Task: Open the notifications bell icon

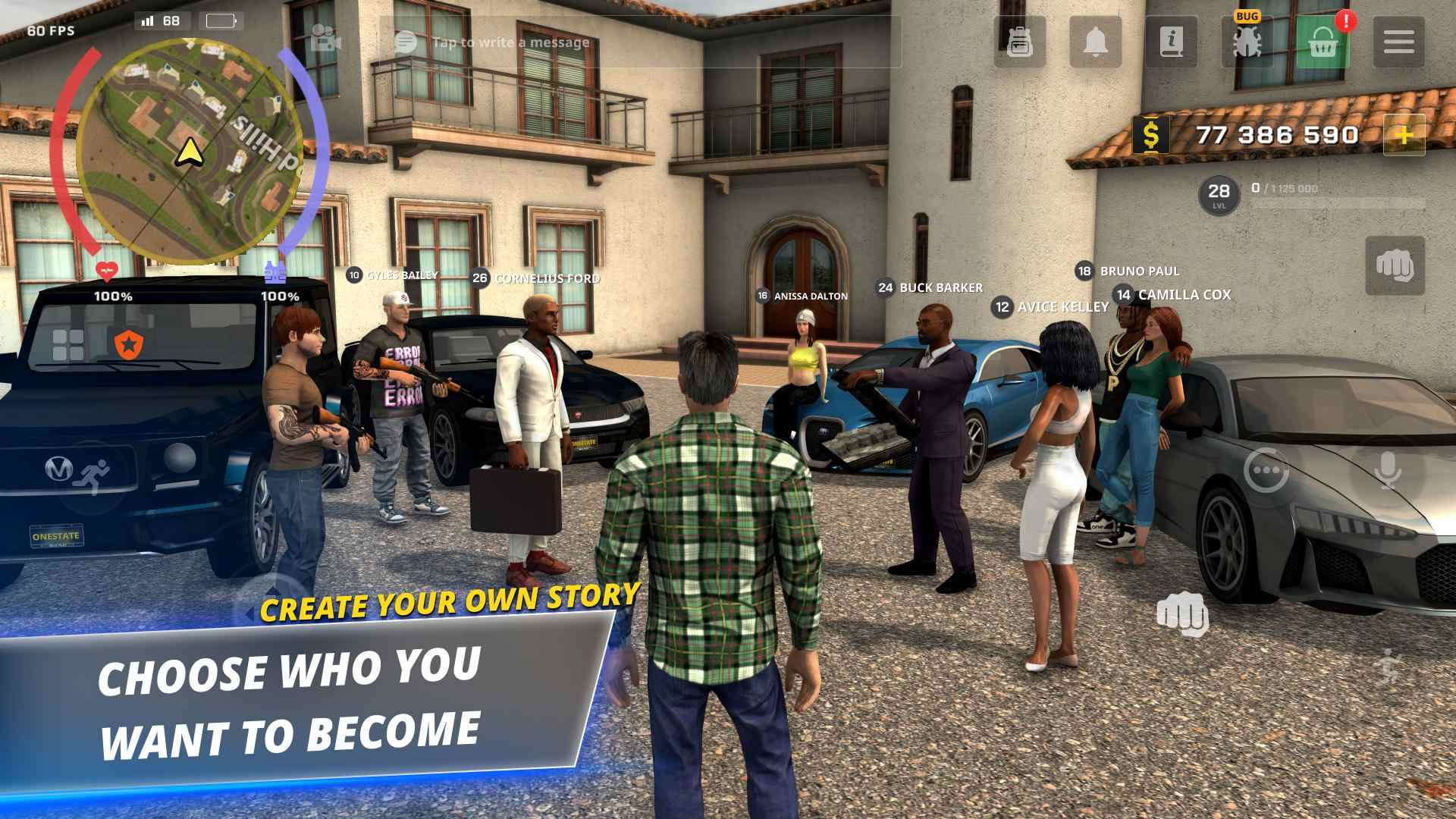Action: [1095, 42]
